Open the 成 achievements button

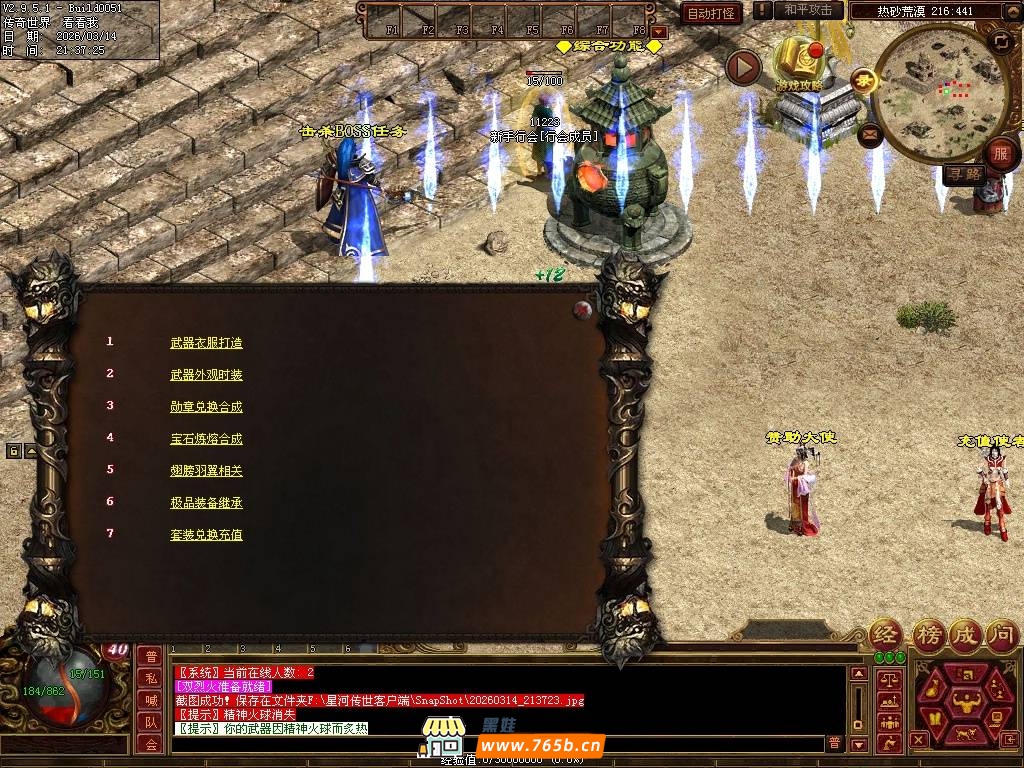click(x=965, y=634)
